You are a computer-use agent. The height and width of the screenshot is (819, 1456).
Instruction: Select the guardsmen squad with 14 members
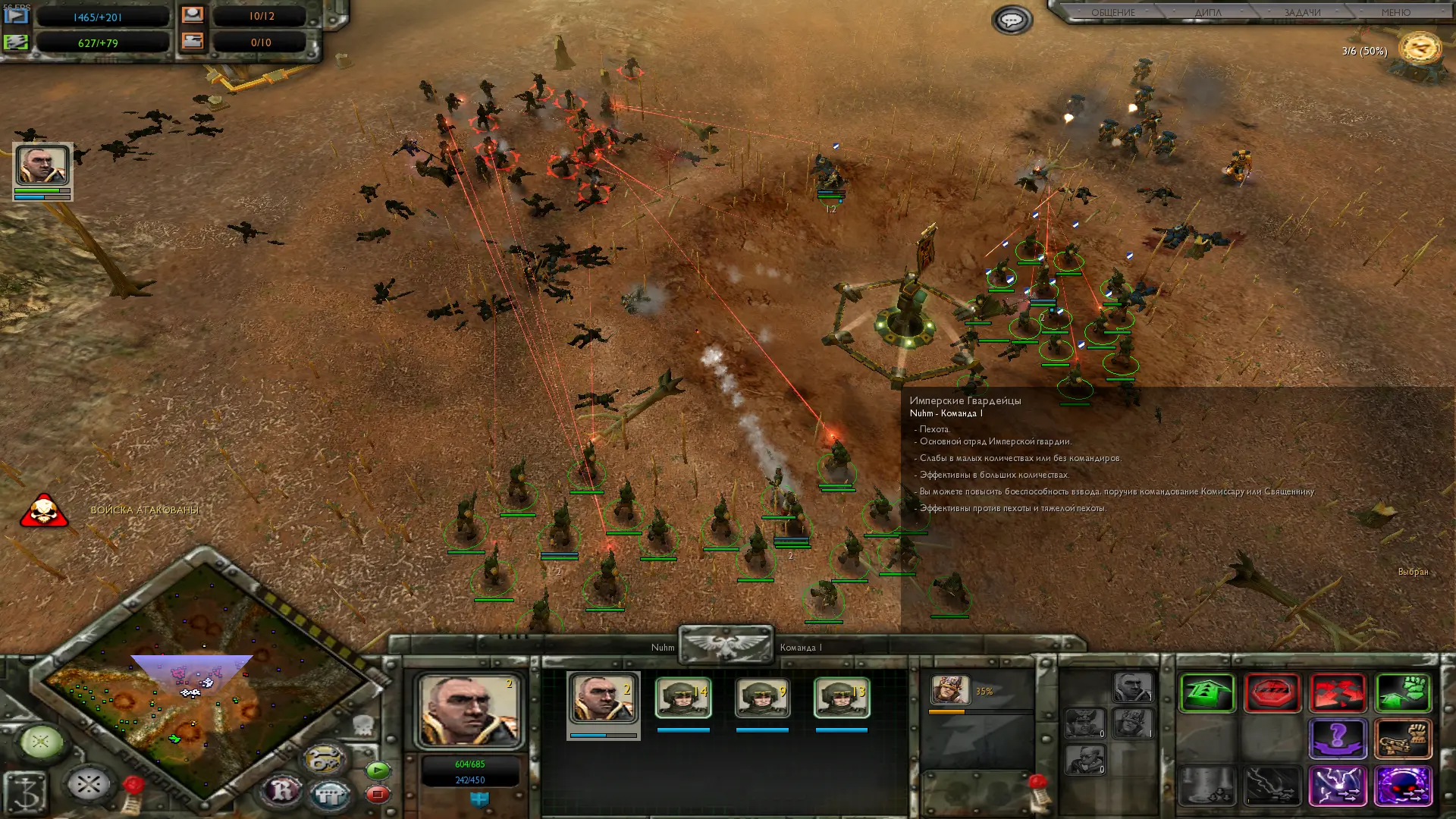(682, 698)
